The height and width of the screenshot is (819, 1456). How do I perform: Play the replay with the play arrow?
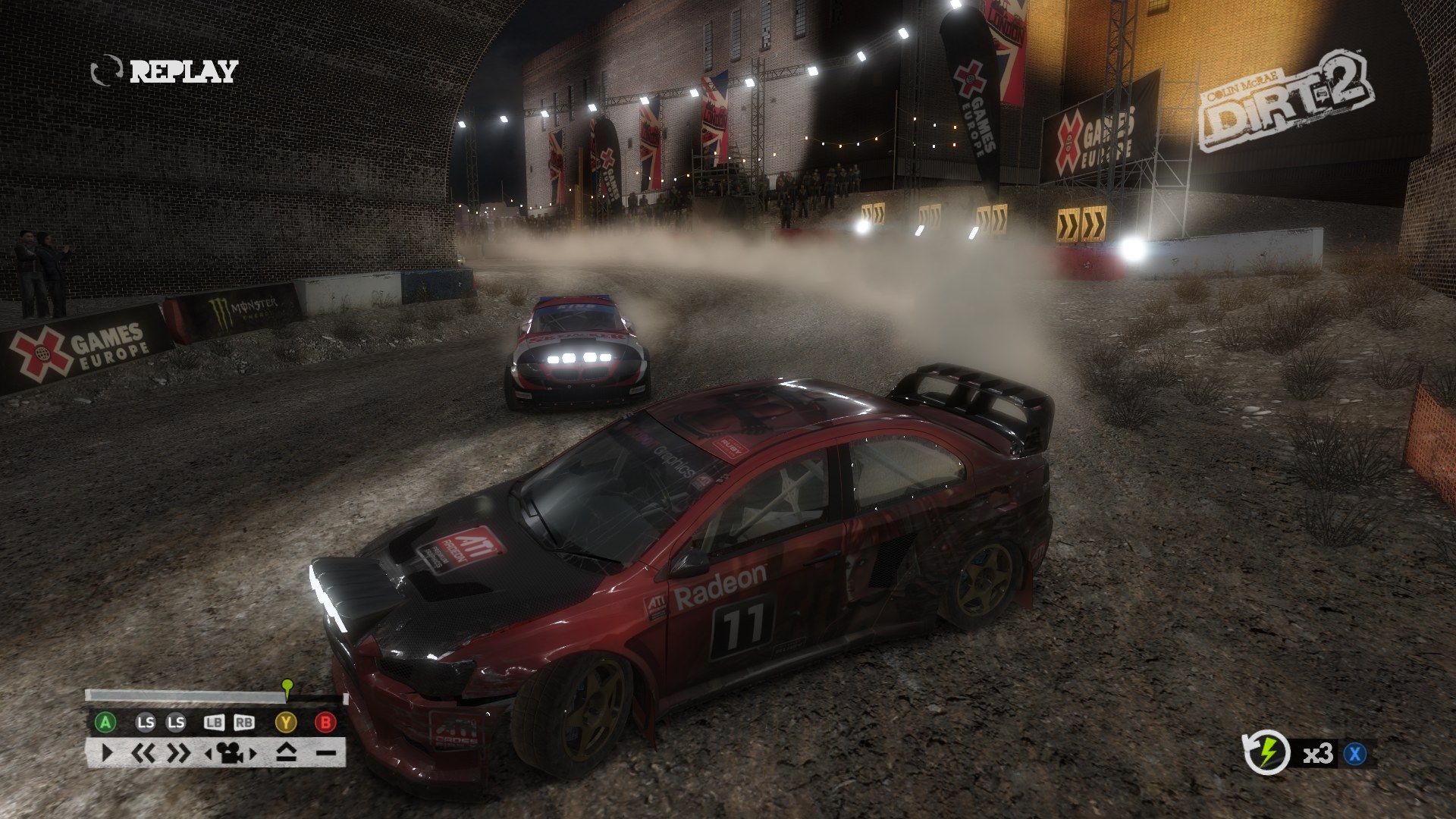point(106,753)
